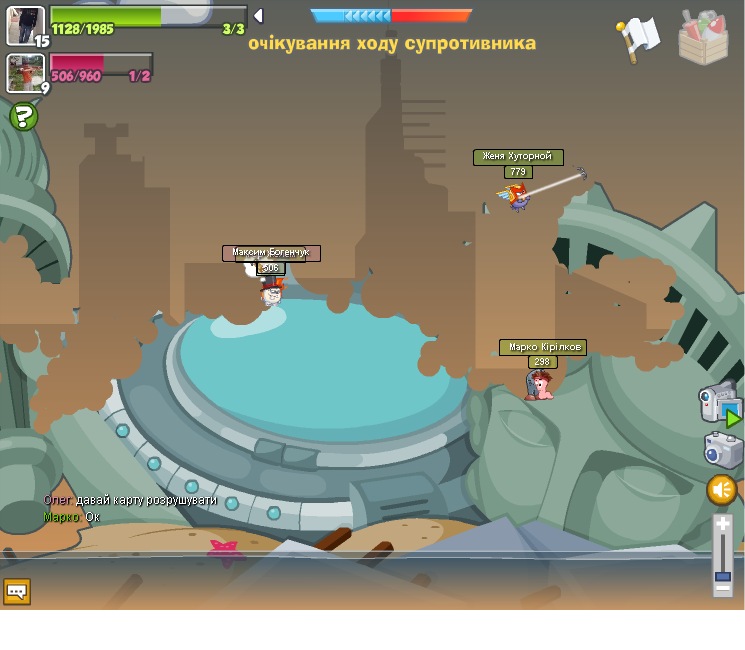Click the white surrender flag icon
The width and height of the screenshot is (745, 650).
(x=637, y=38)
